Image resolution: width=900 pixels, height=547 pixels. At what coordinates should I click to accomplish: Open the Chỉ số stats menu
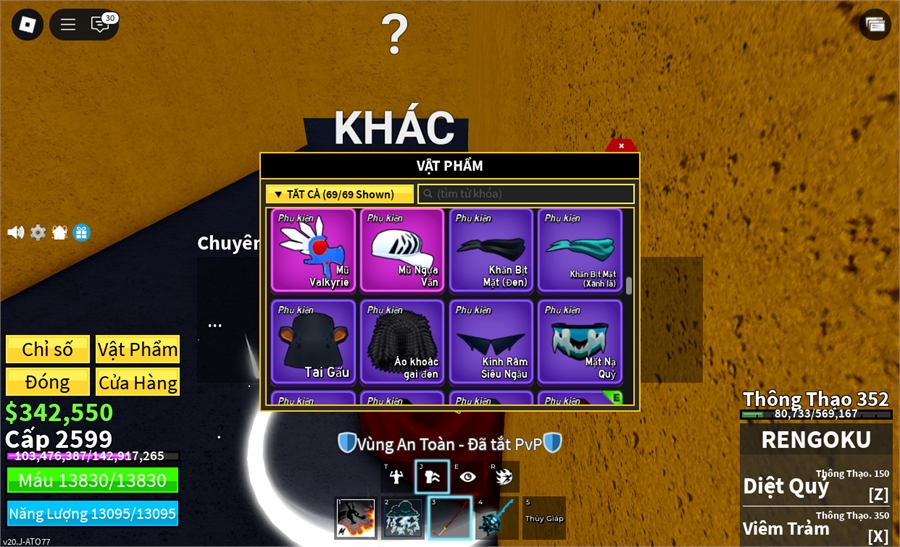[x=47, y=349]
